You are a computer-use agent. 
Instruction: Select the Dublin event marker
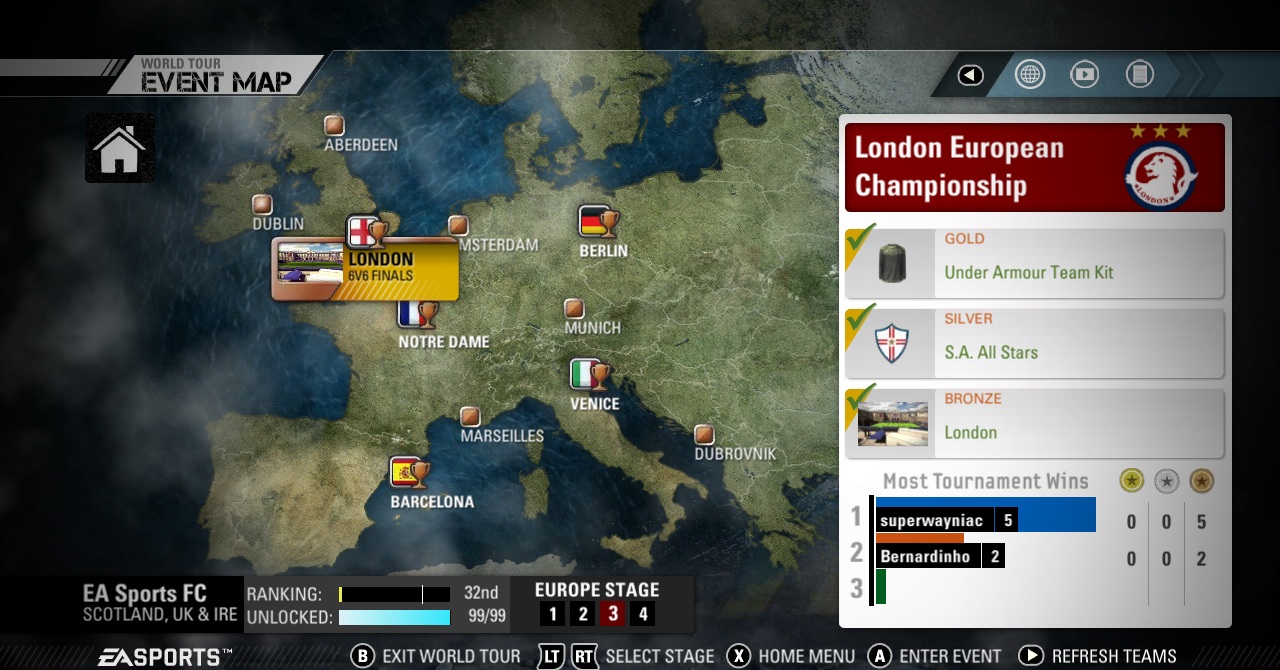tap(262, 204)
